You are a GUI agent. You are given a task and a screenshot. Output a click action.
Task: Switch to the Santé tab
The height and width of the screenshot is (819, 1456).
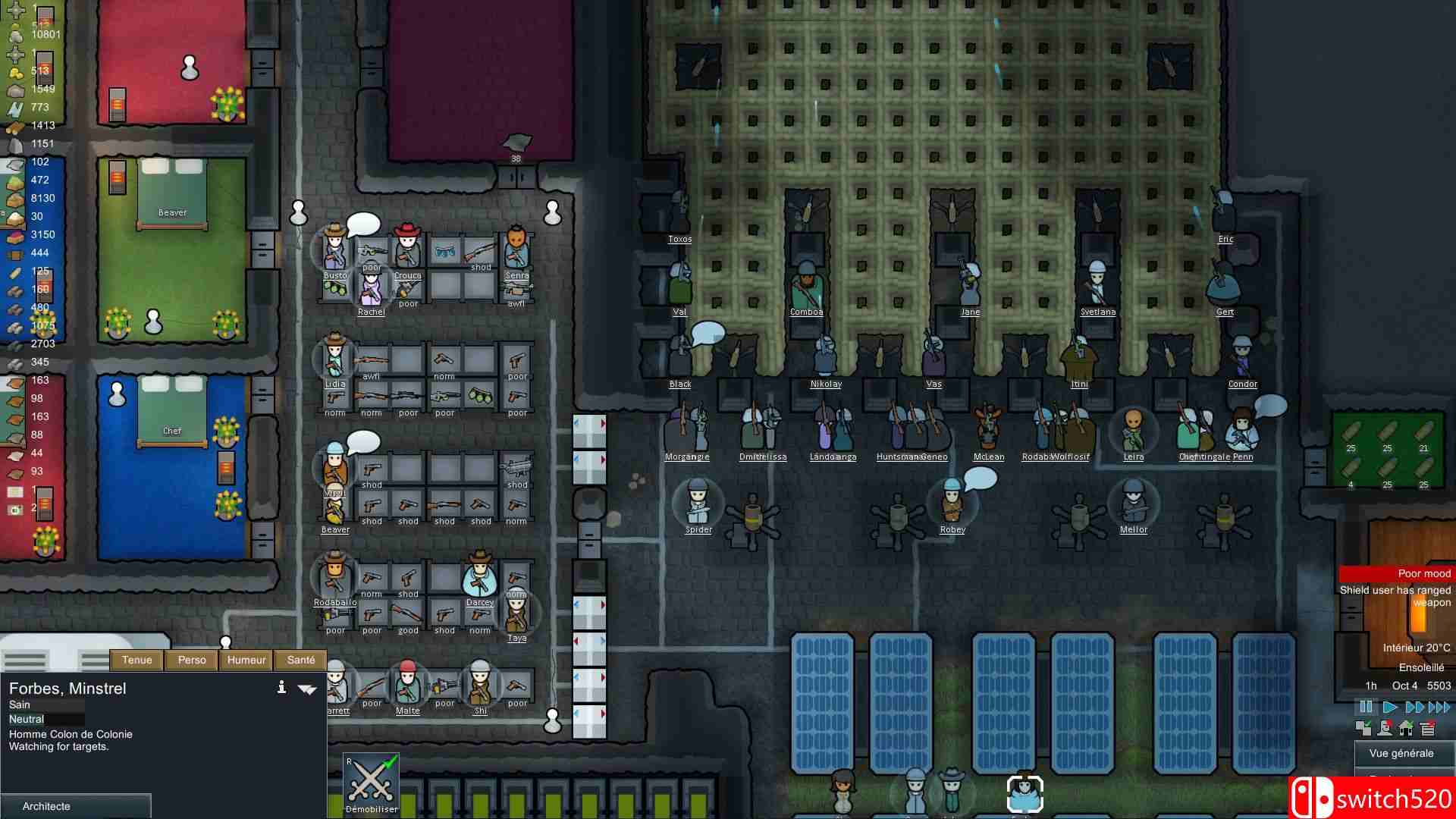tap(300, 660)
